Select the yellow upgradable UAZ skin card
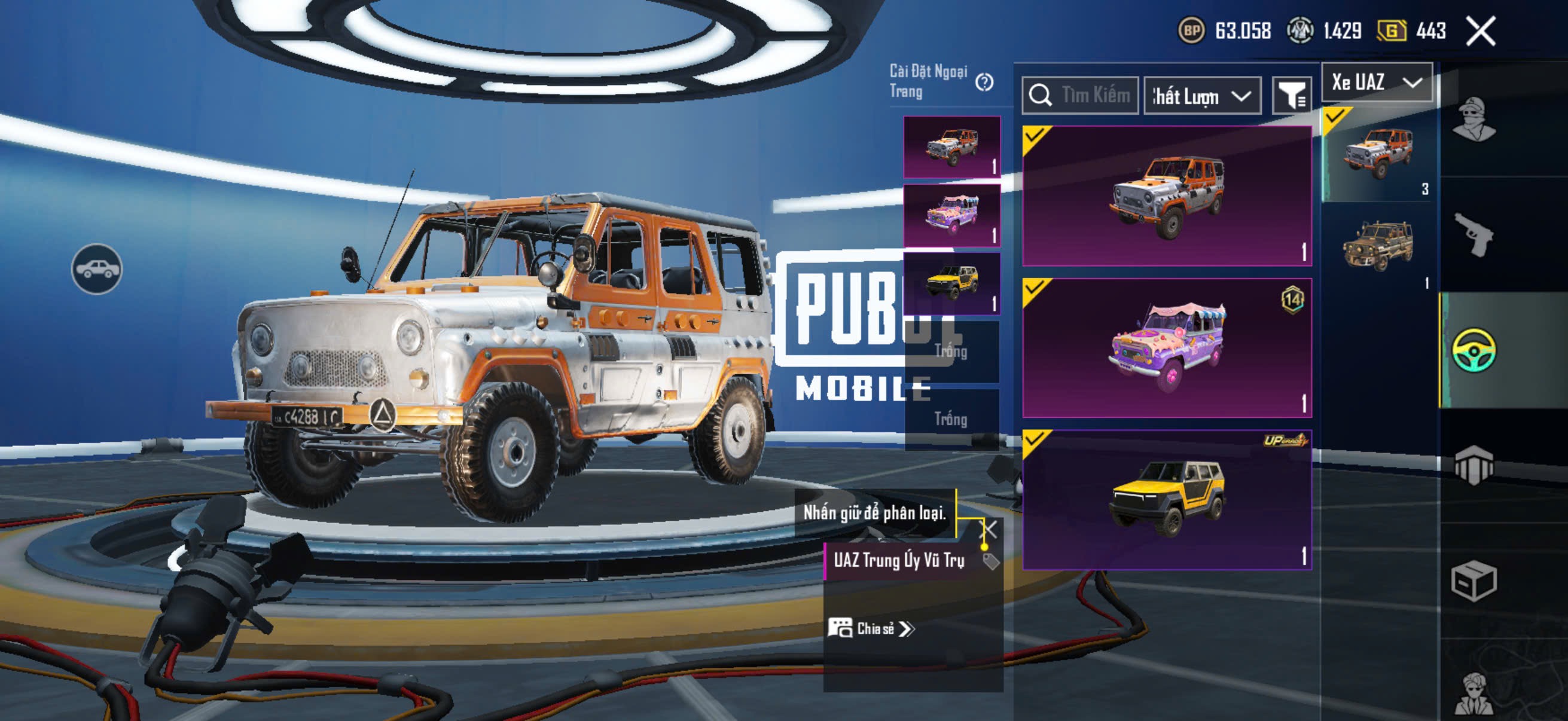This screenshot has height=721, width=1568. [x=1166, y=500]
